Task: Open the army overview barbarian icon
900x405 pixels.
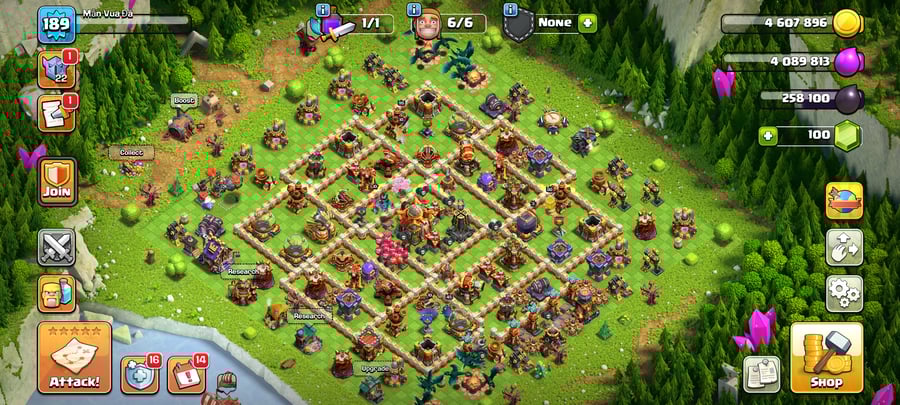Action: point(56,293)
